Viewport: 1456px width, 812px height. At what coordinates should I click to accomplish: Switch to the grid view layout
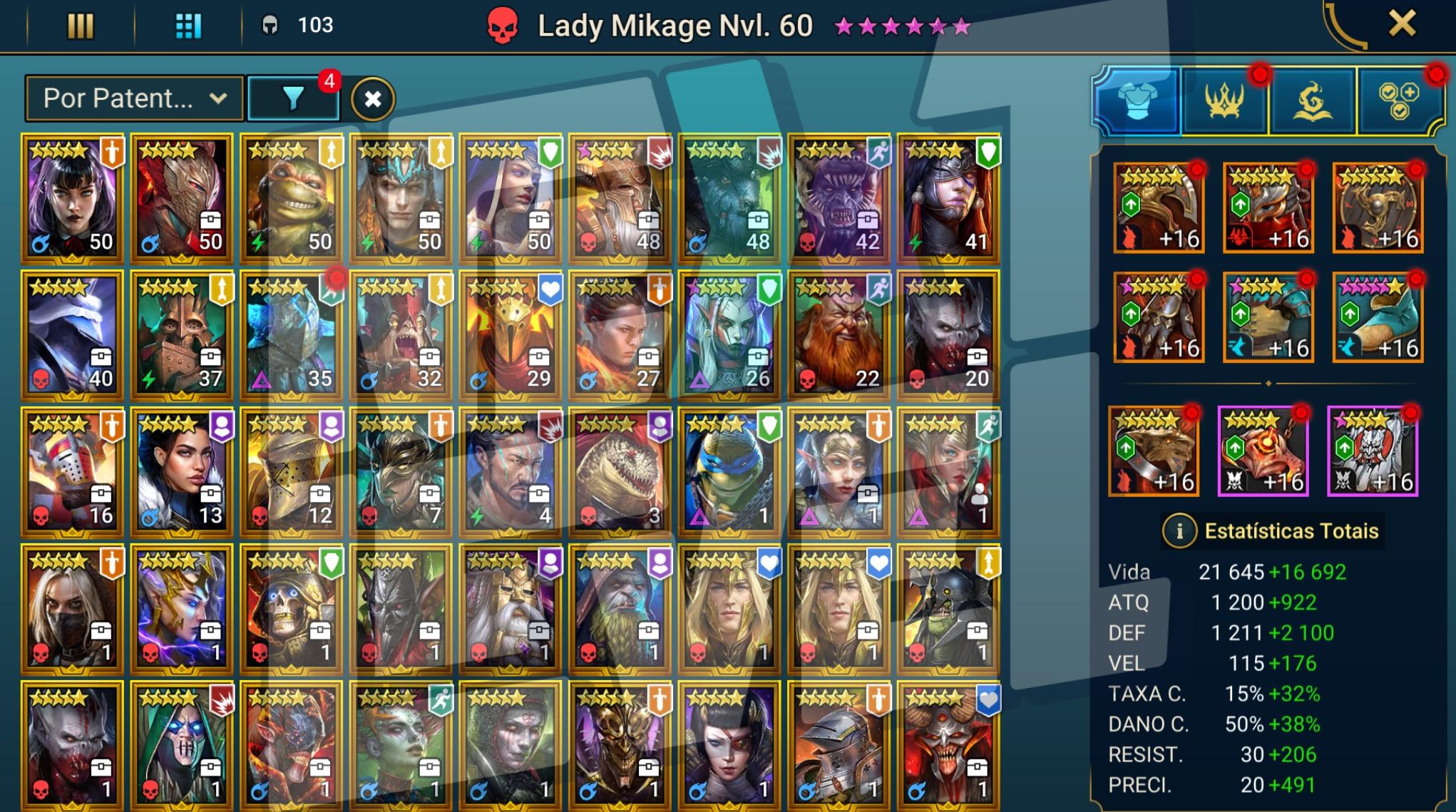pos(188,26)
